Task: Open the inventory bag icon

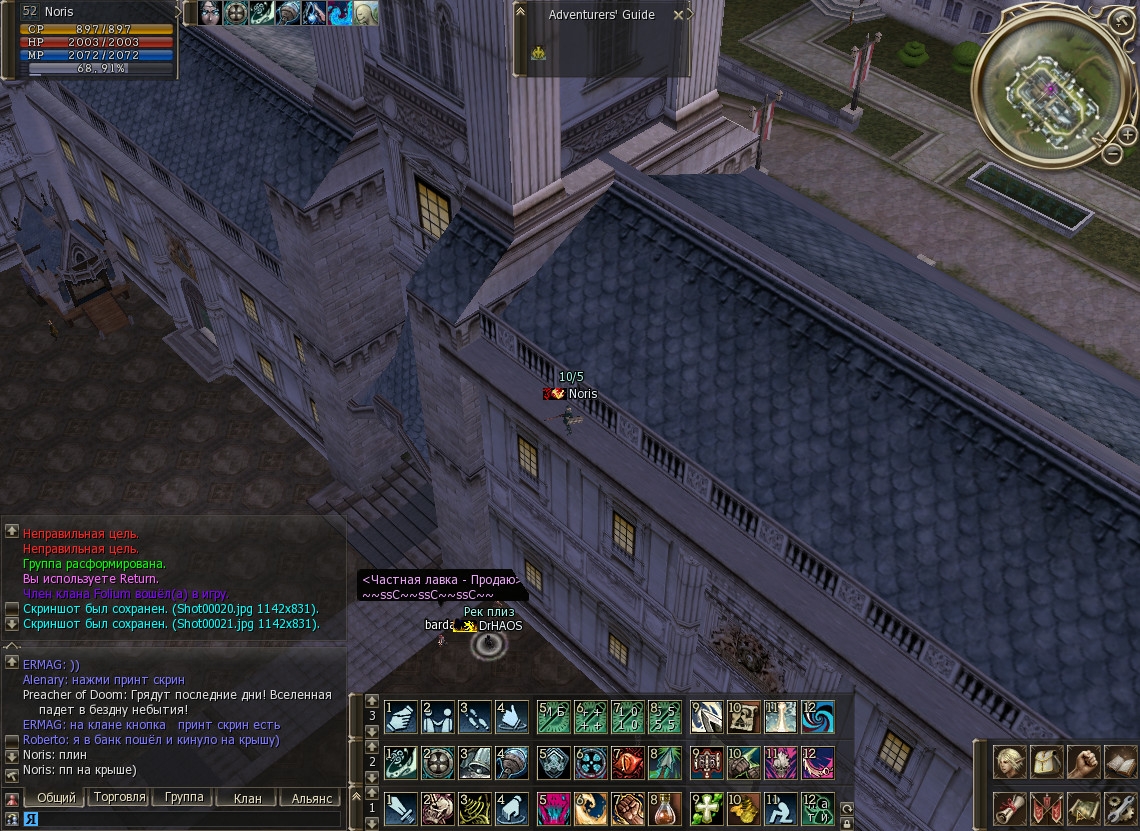Action: point(1046,763)
